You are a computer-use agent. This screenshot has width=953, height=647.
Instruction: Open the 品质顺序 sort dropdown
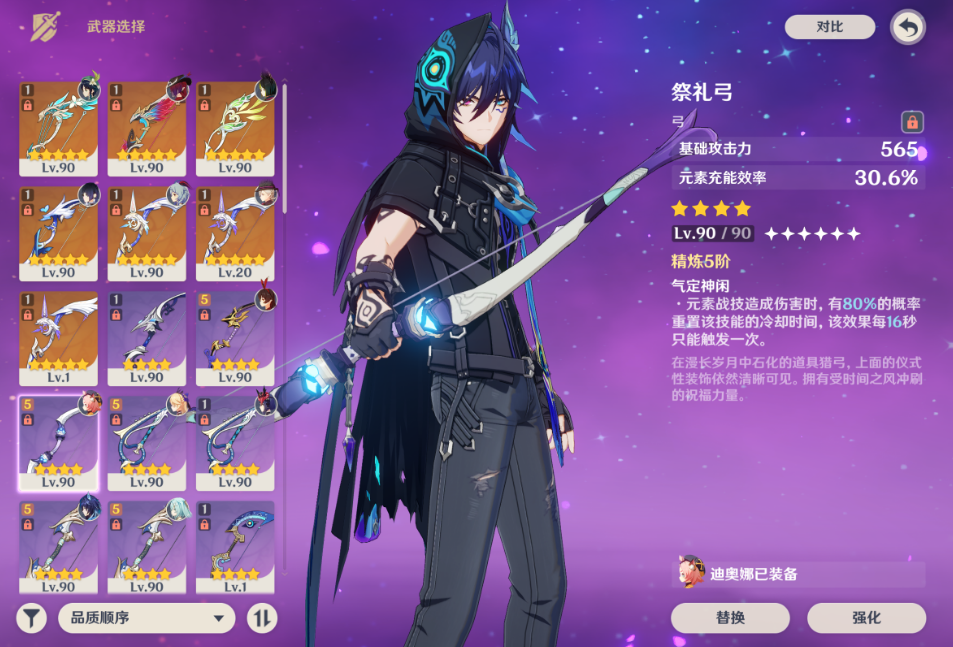(x=146, y=617)
